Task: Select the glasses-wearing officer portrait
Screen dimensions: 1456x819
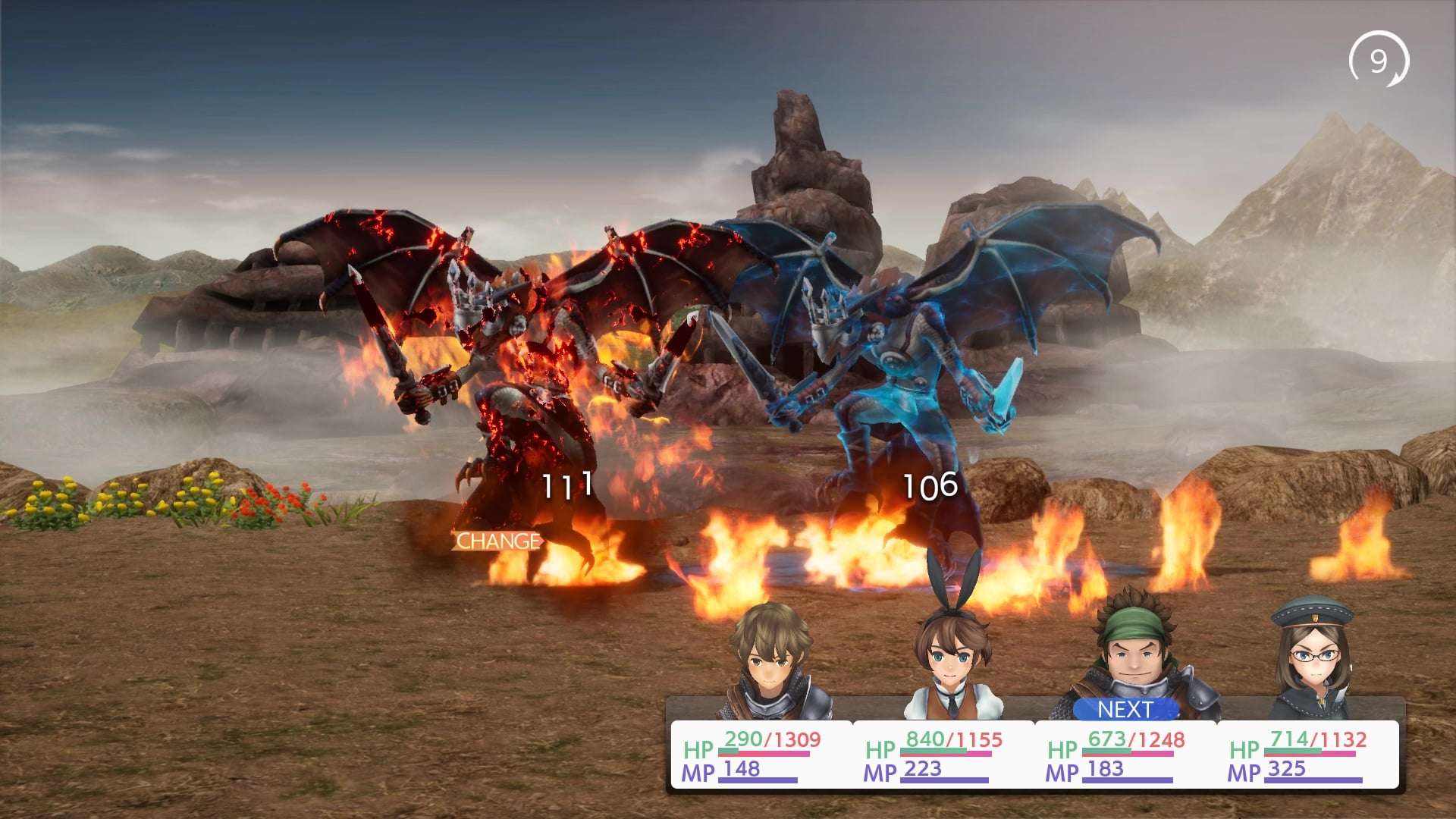Action: (1310, 658)
